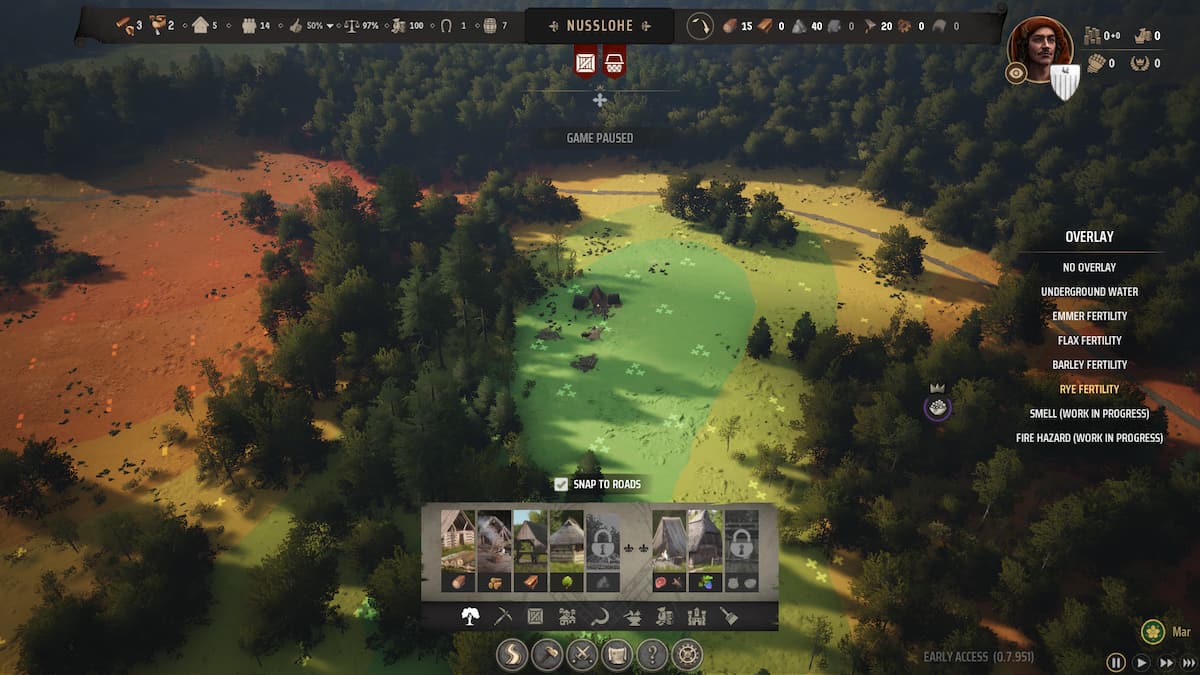Select the Barley Fertility overlay
This screenshot has width=1200, height=675.
[1089, 365]
